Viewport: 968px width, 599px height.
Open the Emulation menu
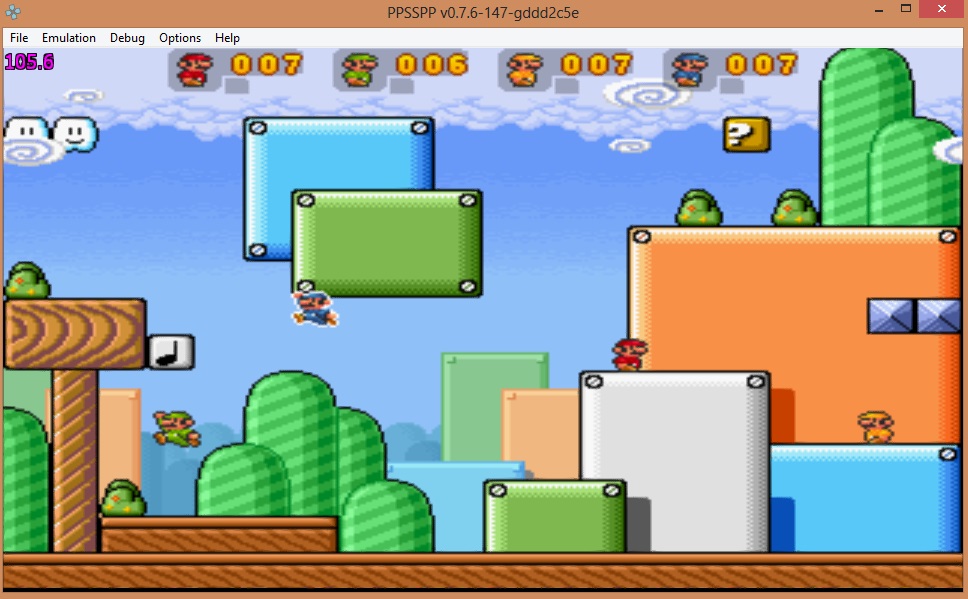(x=69, y=38)
